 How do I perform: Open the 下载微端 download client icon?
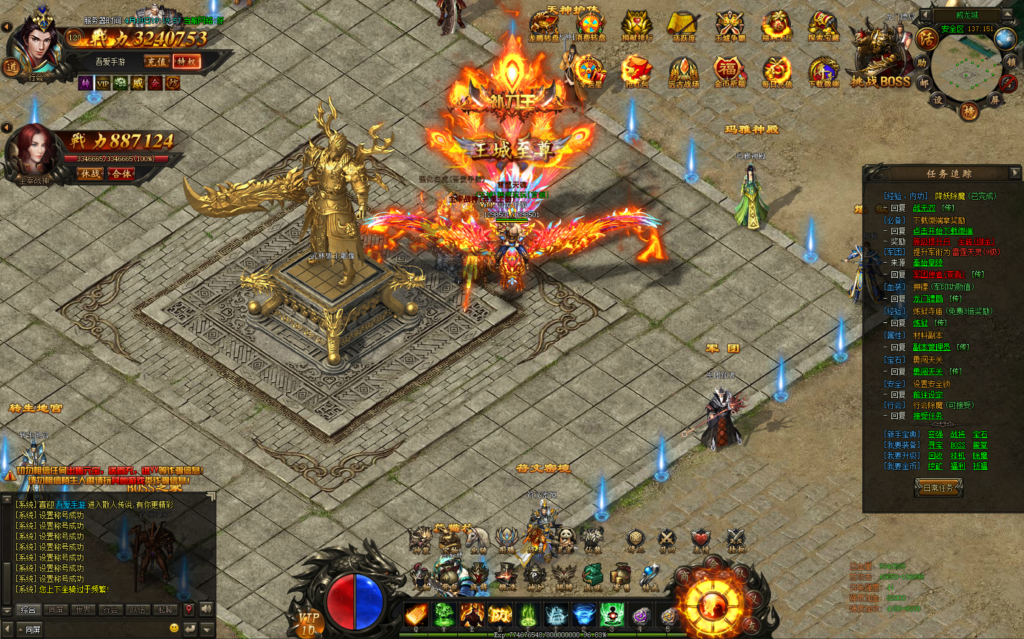tap(824, 72)
